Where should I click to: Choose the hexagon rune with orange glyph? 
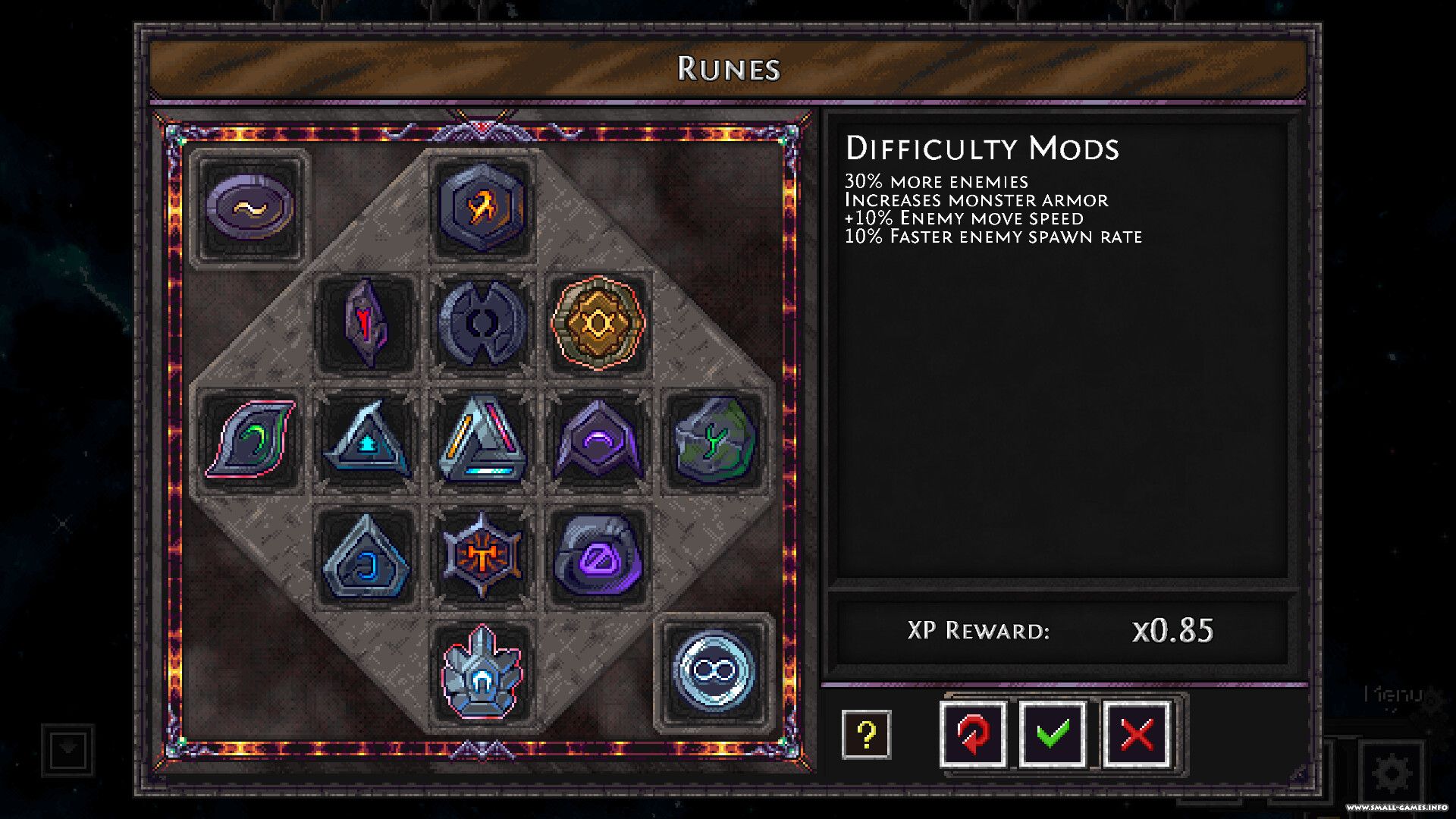tap(482, 206)
